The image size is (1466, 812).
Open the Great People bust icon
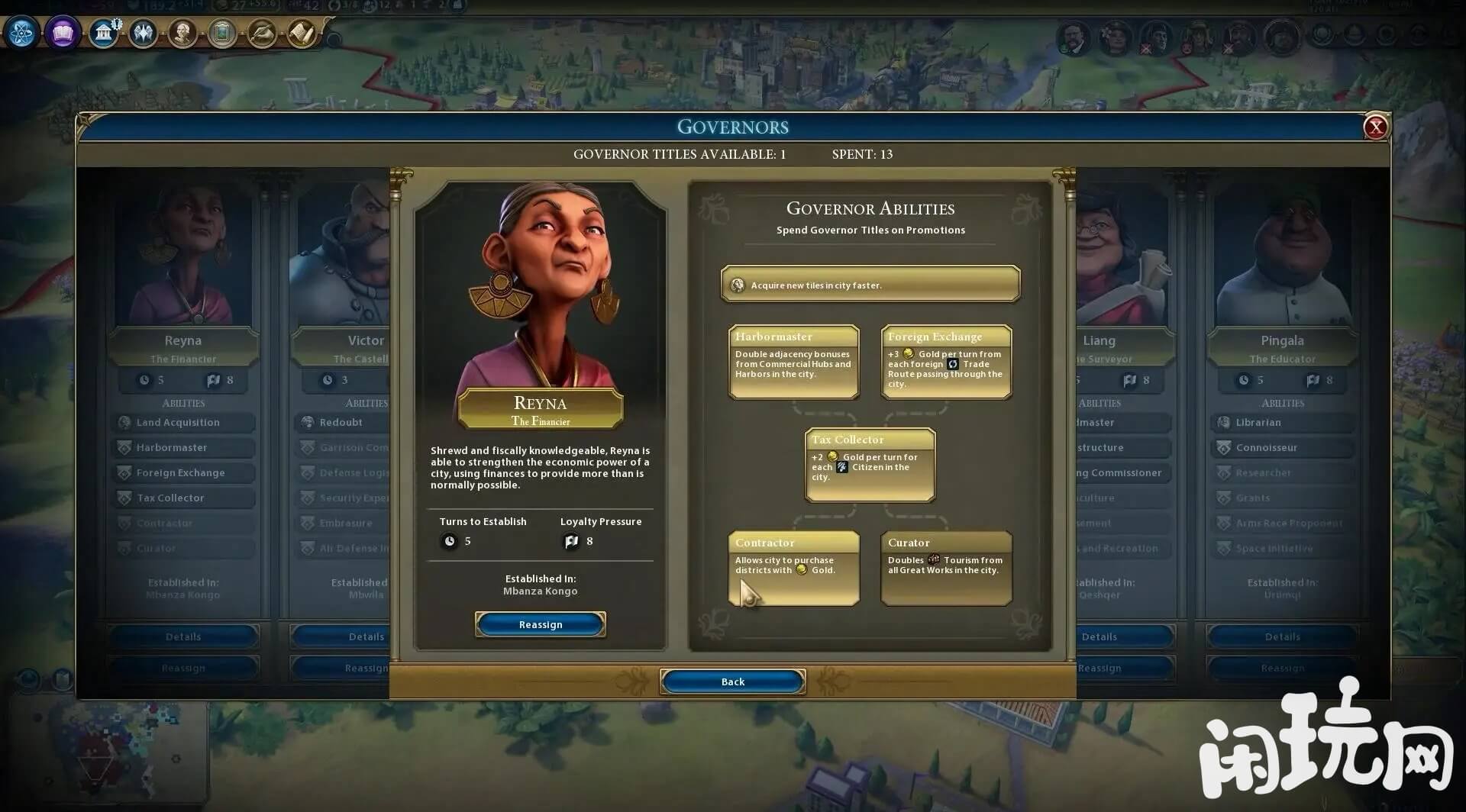coord(182,33)
